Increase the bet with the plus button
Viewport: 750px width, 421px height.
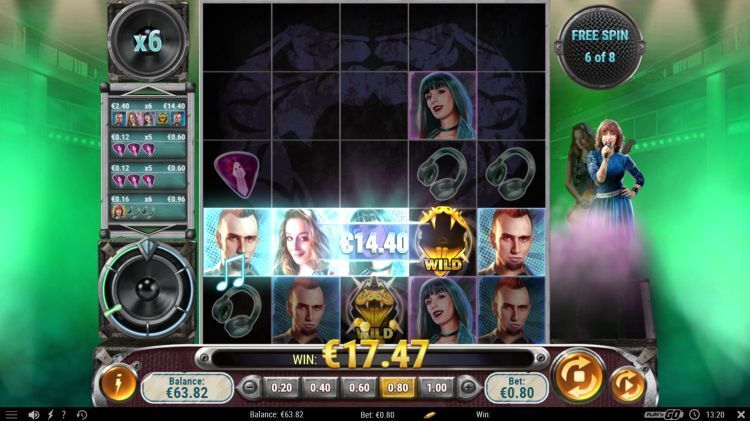point(466,387)
